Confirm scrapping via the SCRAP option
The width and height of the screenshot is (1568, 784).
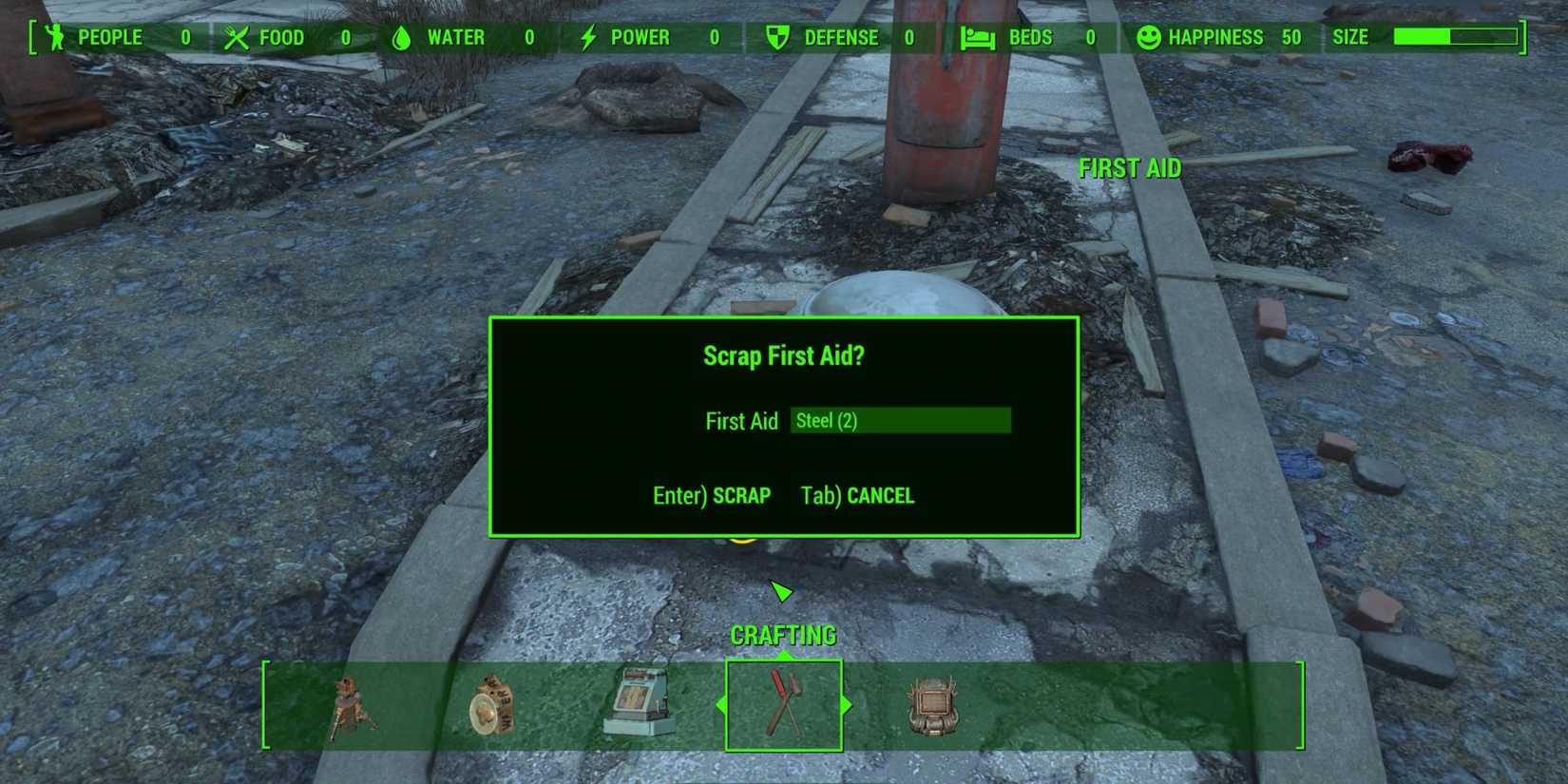712,495
